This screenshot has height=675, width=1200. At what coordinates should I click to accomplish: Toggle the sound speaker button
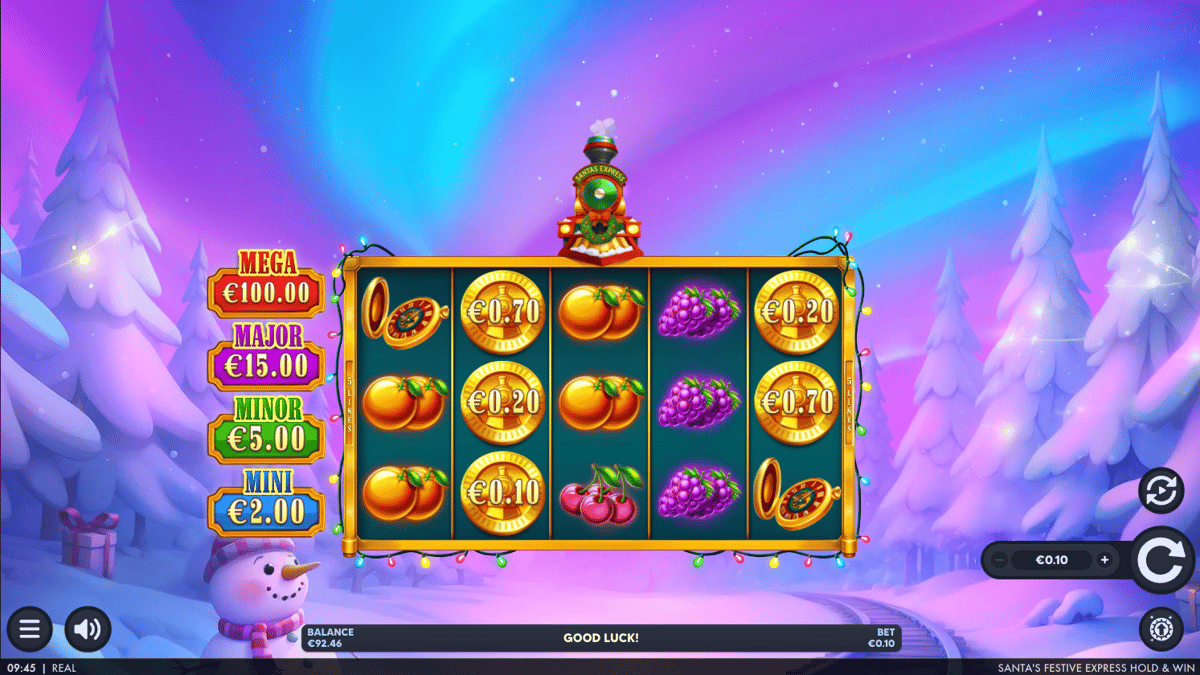[88, 629]
